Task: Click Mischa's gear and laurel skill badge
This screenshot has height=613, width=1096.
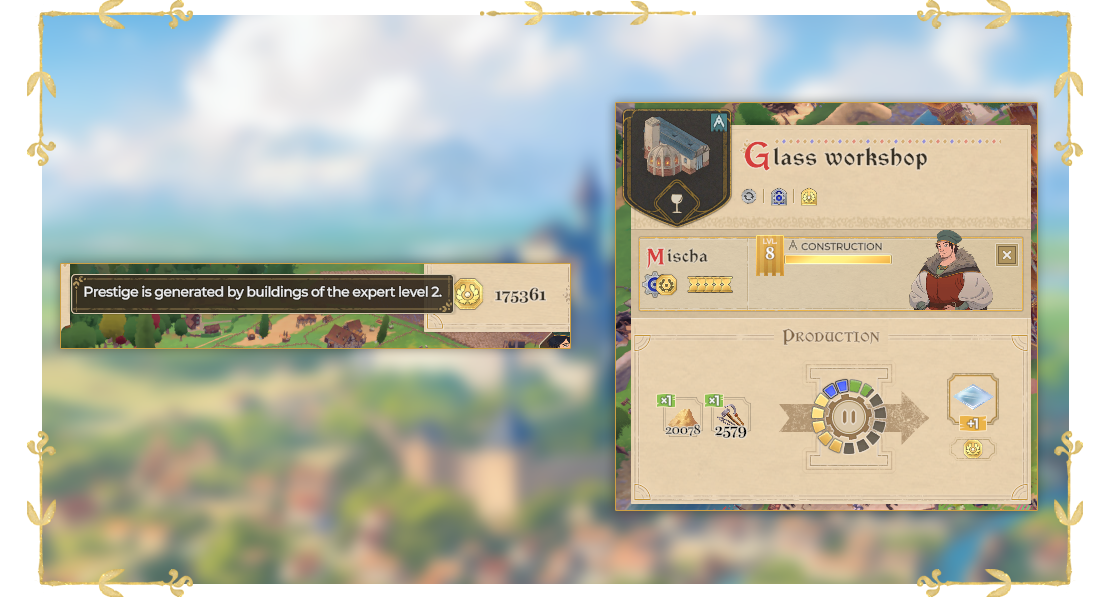Action: [660, 285]
